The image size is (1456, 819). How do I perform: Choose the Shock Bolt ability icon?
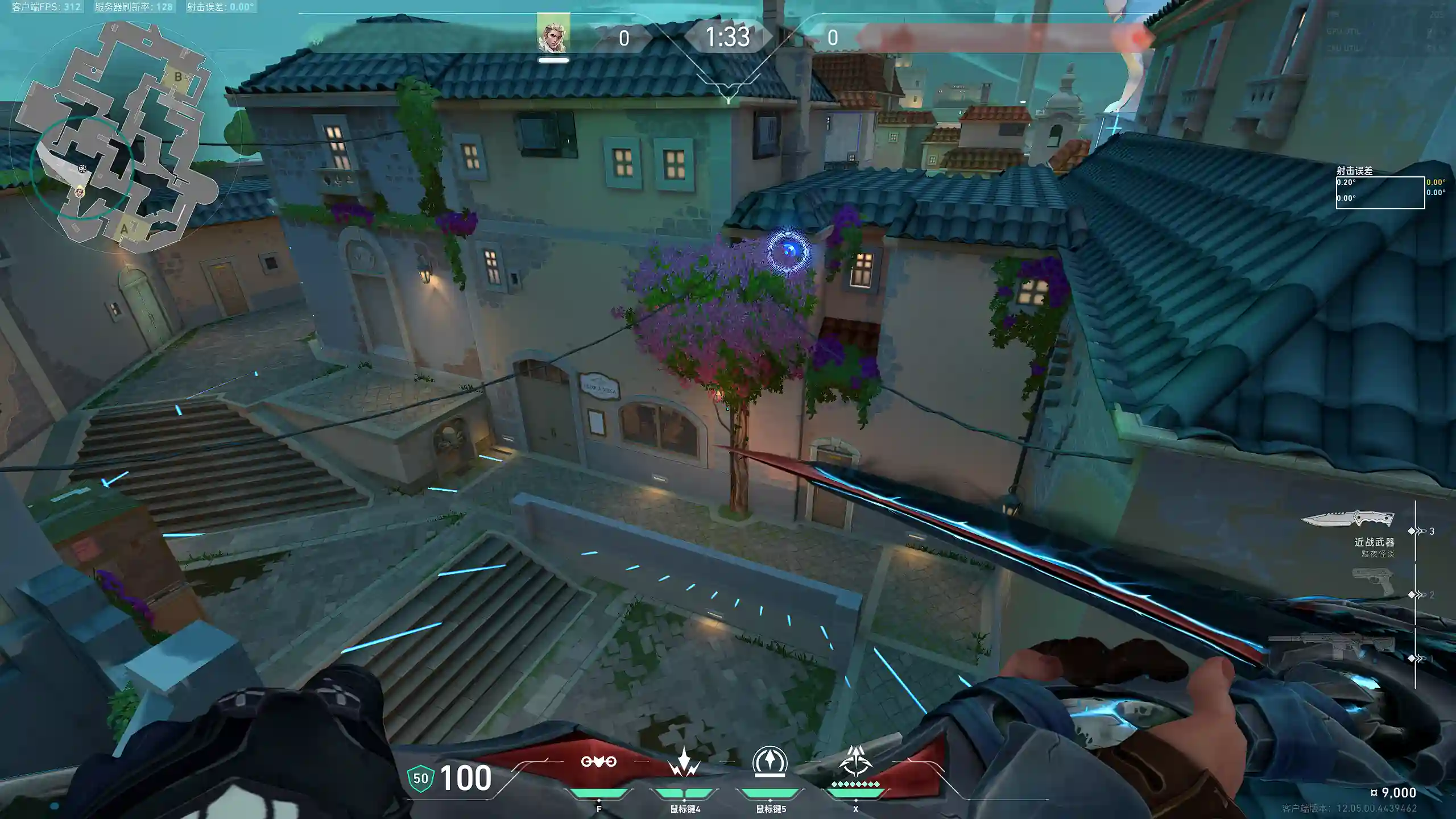pos(684,762)
